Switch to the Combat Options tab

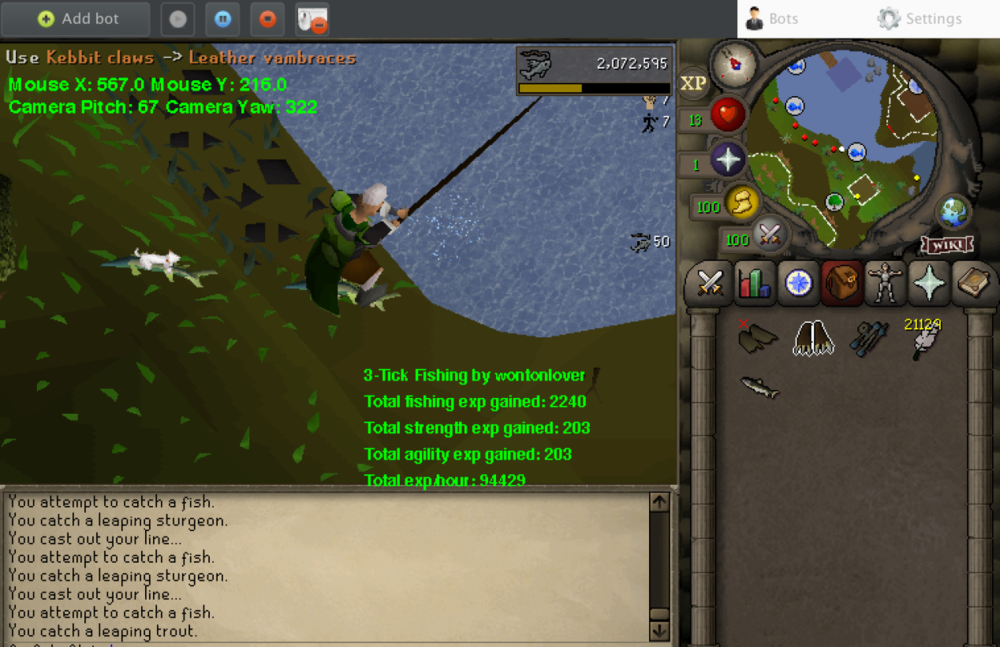click(x=711, y=284)
